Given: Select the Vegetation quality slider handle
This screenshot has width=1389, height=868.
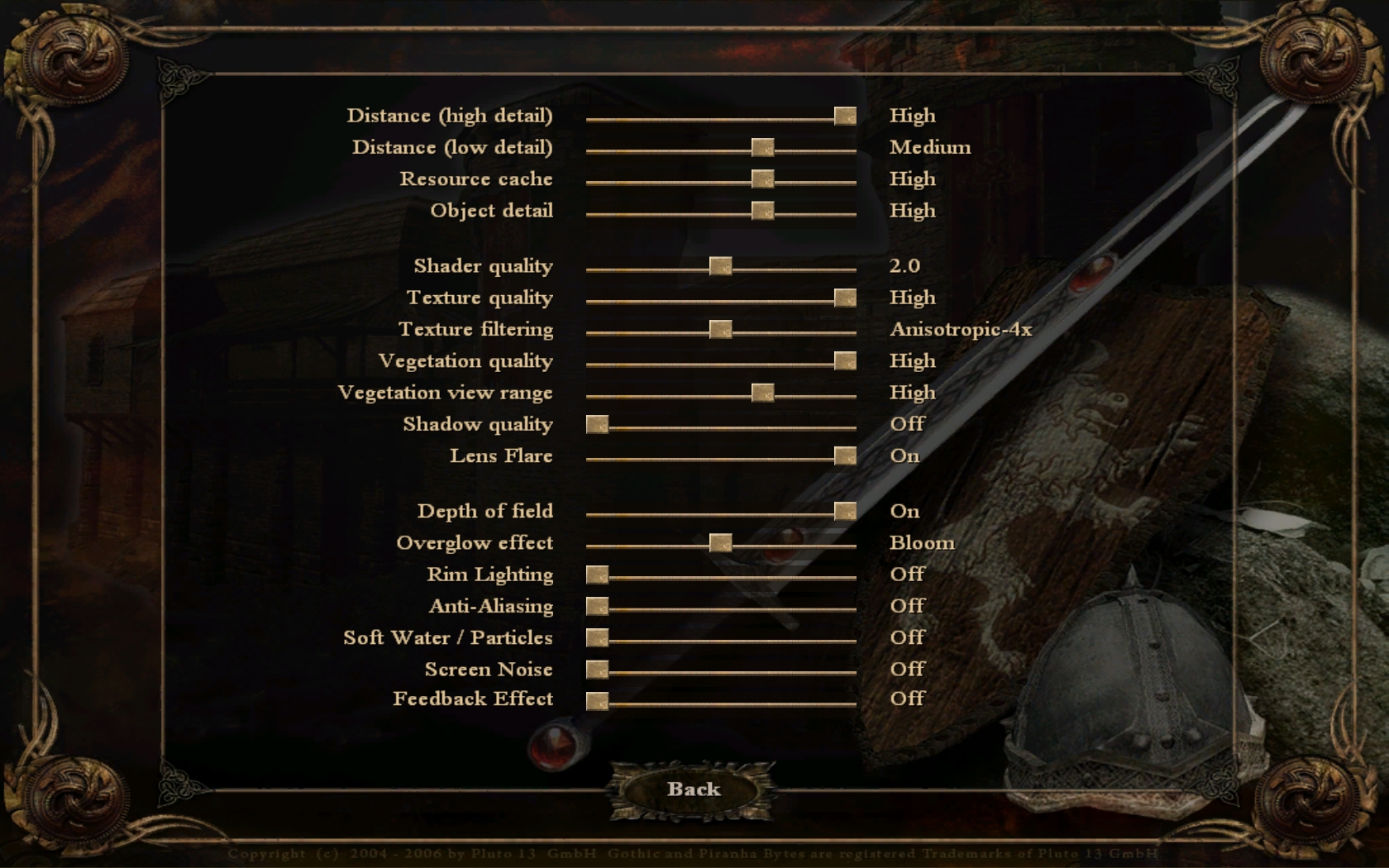Looking at the screenshot, I should click(844, 361).
